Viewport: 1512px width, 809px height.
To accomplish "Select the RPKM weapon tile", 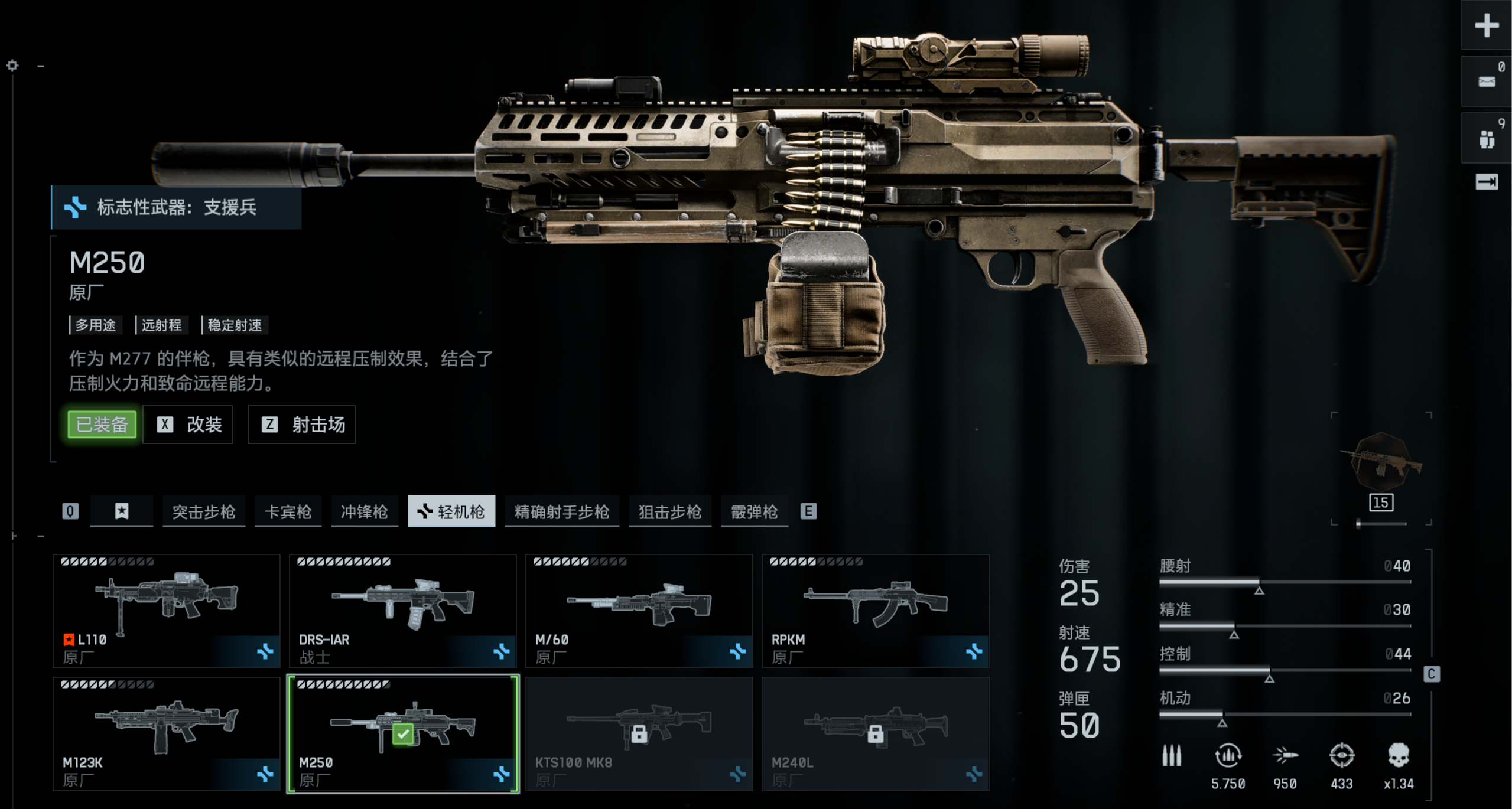I will tap(876, 611).
